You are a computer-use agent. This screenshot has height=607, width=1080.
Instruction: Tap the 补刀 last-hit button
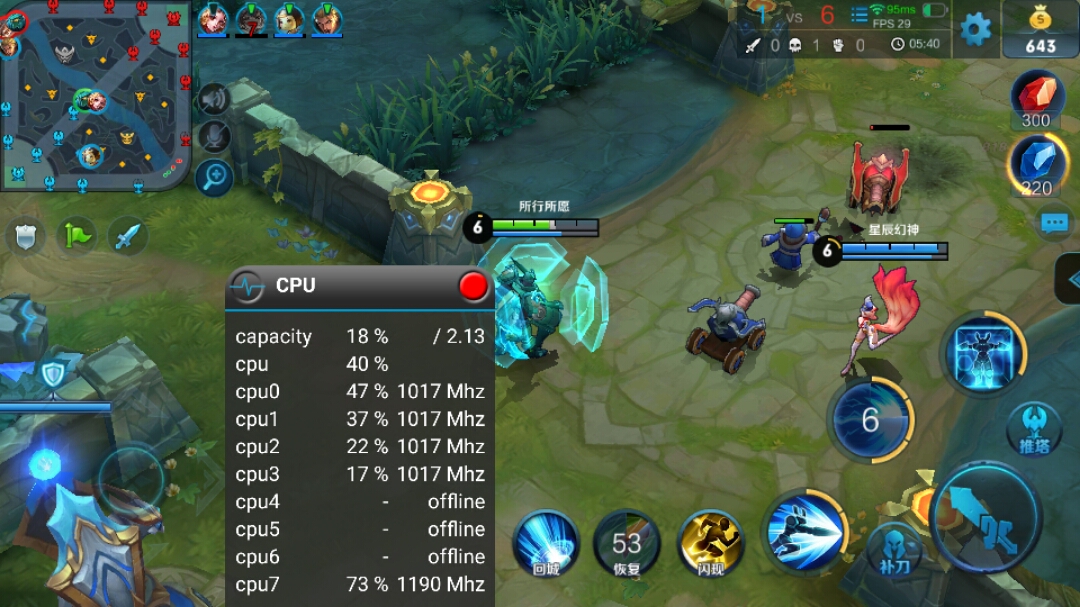pos(893,549)
